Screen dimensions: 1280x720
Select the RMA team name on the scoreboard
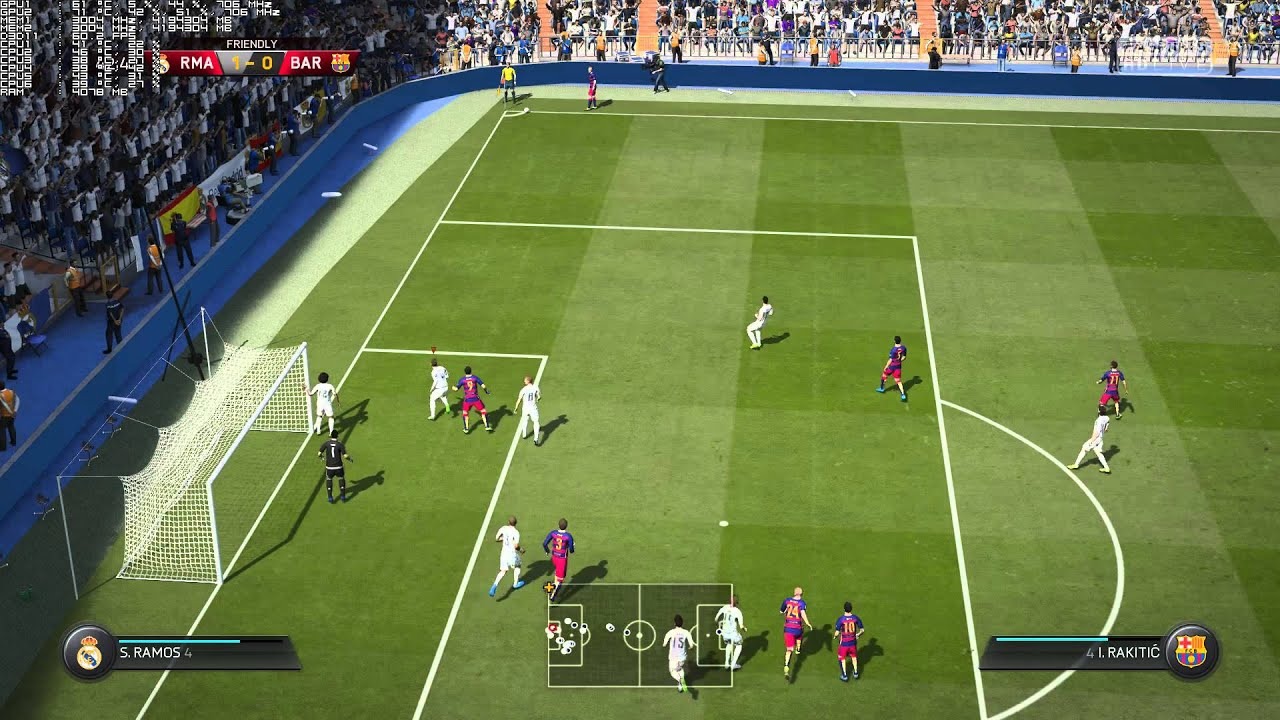(x=197, y=62)
